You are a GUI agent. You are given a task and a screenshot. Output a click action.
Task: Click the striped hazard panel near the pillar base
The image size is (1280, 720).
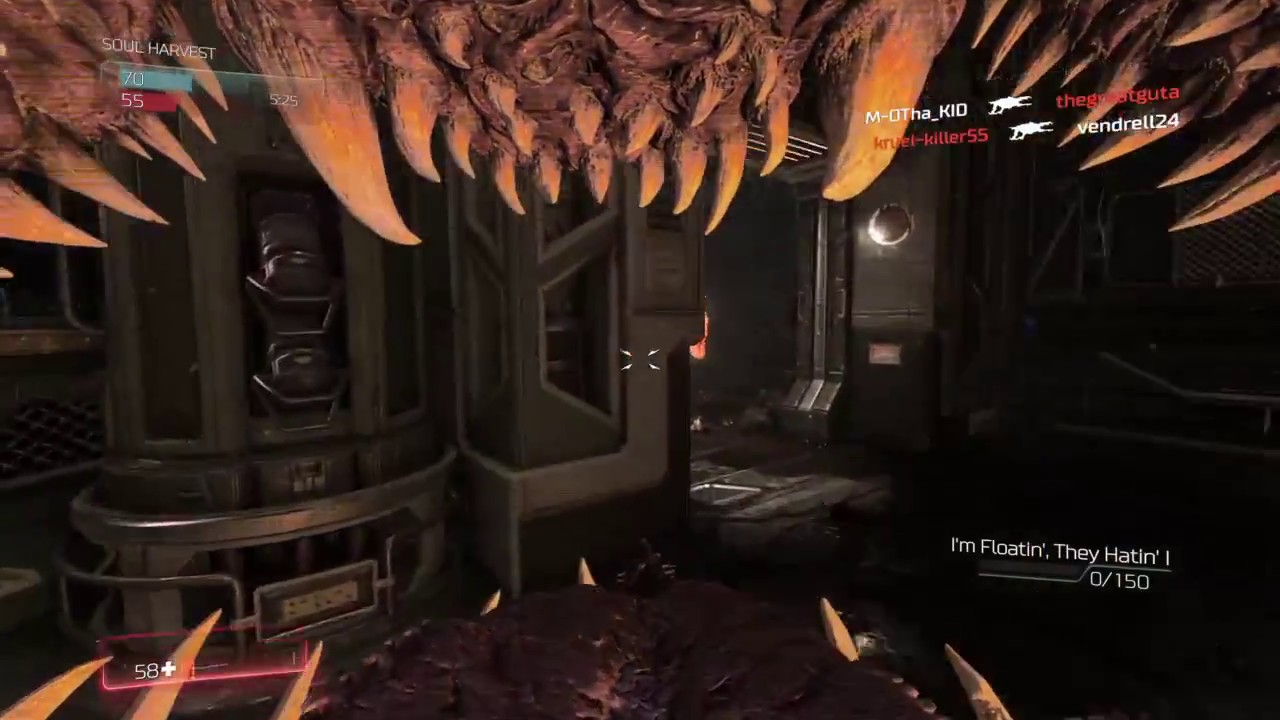click(x=317, y=598)
